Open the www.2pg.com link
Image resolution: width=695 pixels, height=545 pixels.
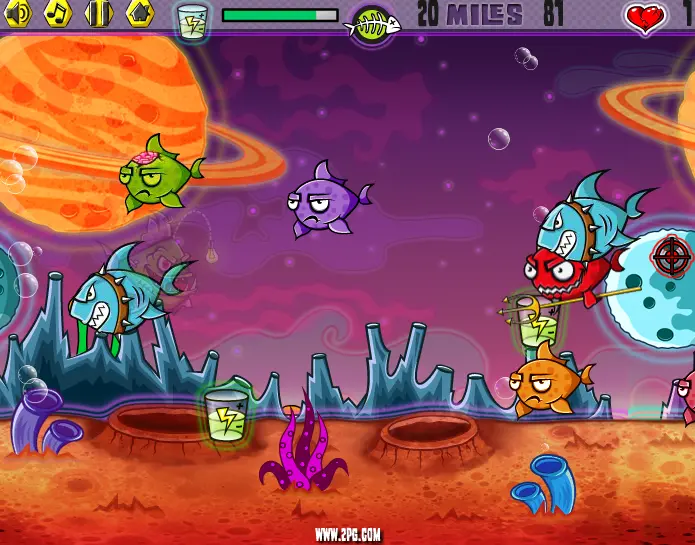[x=347, y=535]
